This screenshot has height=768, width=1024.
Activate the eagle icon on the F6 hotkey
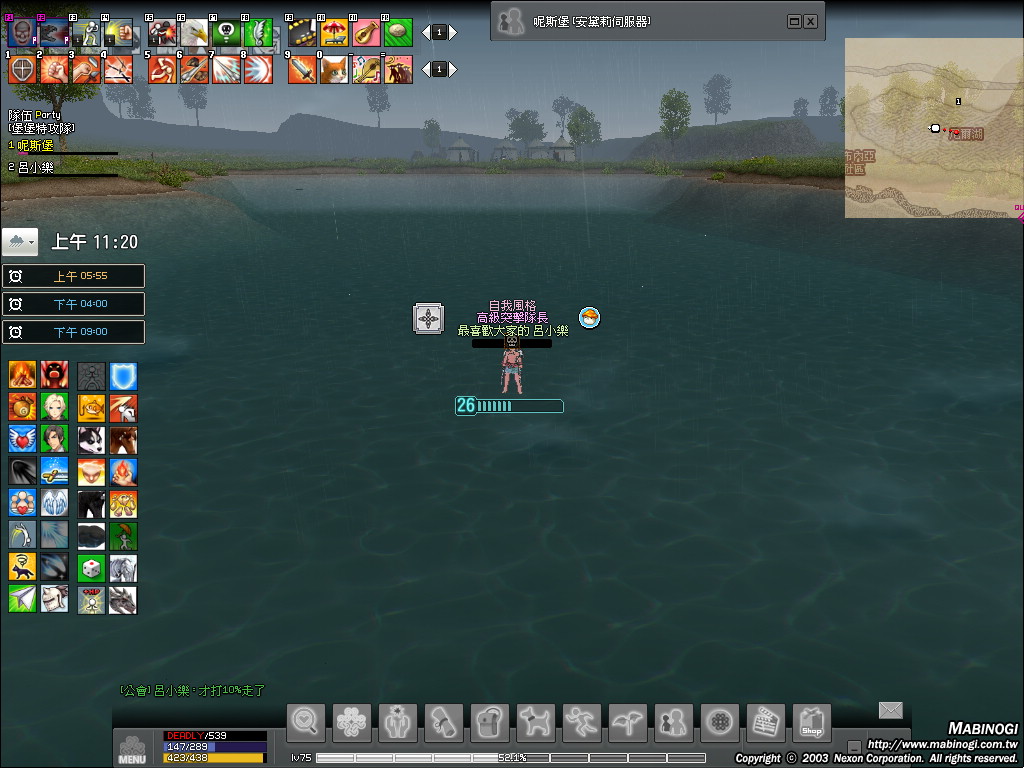194,32
